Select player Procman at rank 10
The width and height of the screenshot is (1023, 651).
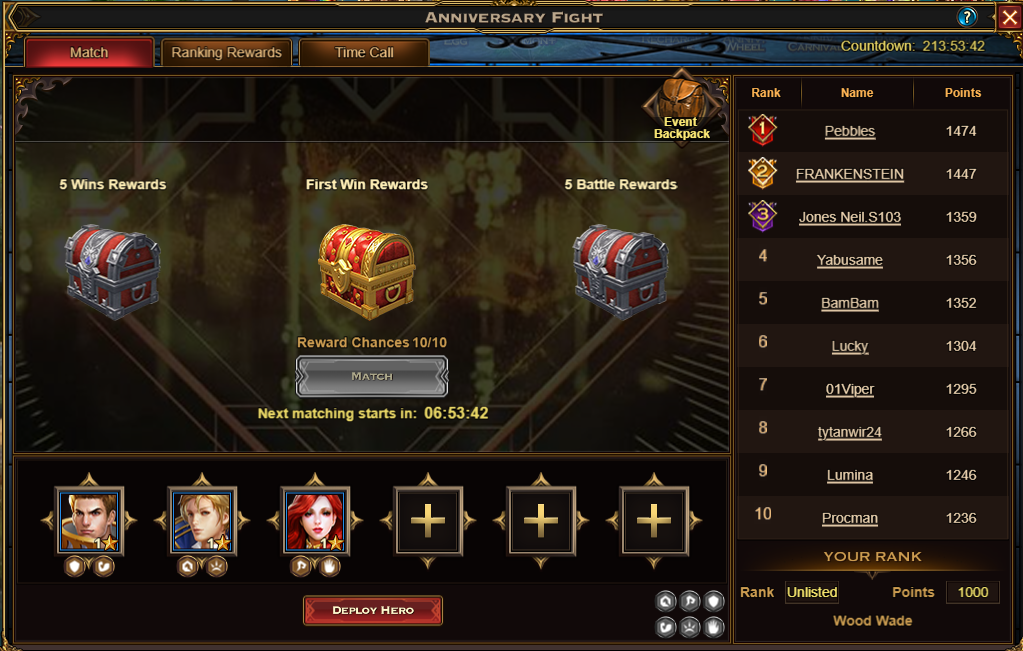pyautogui.click(x=849, y=518)
